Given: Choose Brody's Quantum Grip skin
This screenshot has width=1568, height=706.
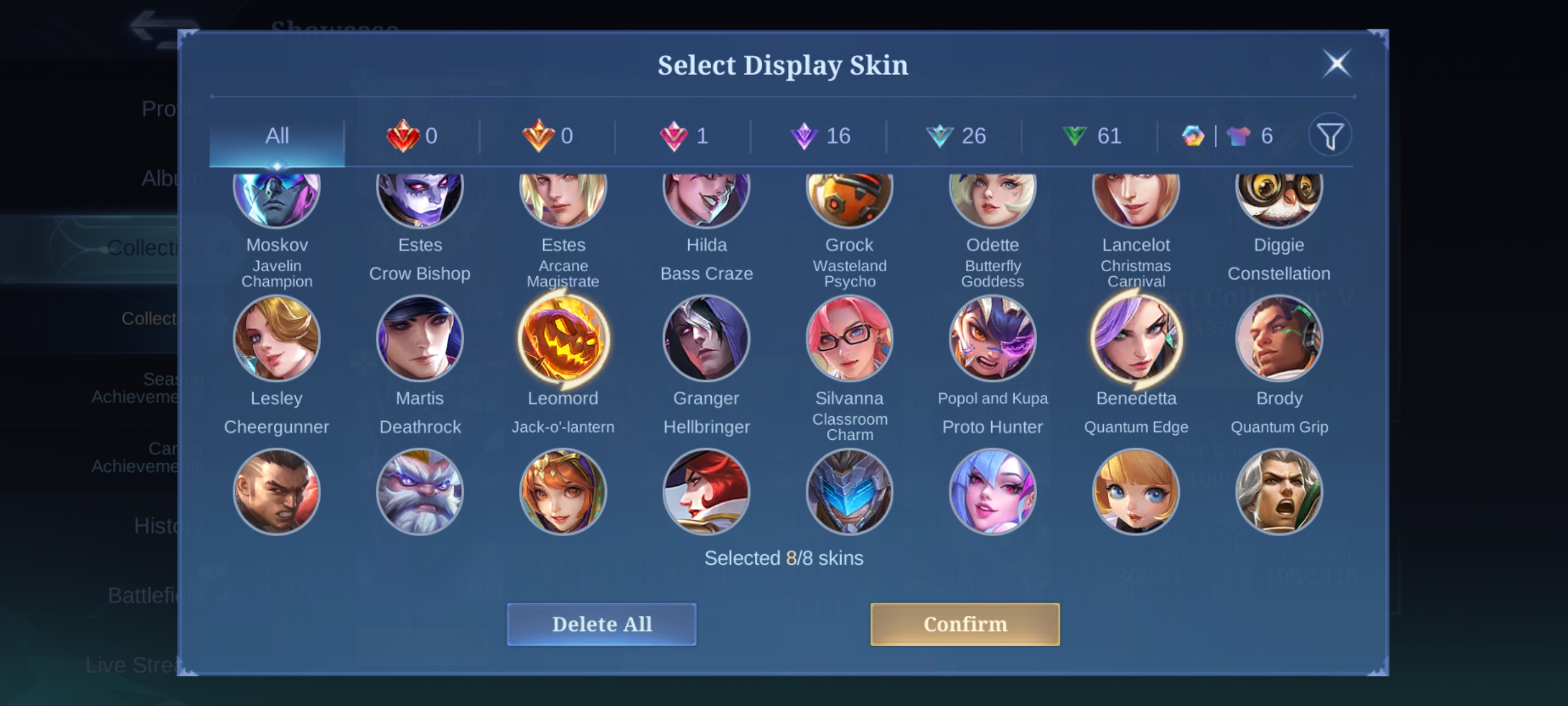Looking at the screenshot, I should click(x=1279, y=338).
